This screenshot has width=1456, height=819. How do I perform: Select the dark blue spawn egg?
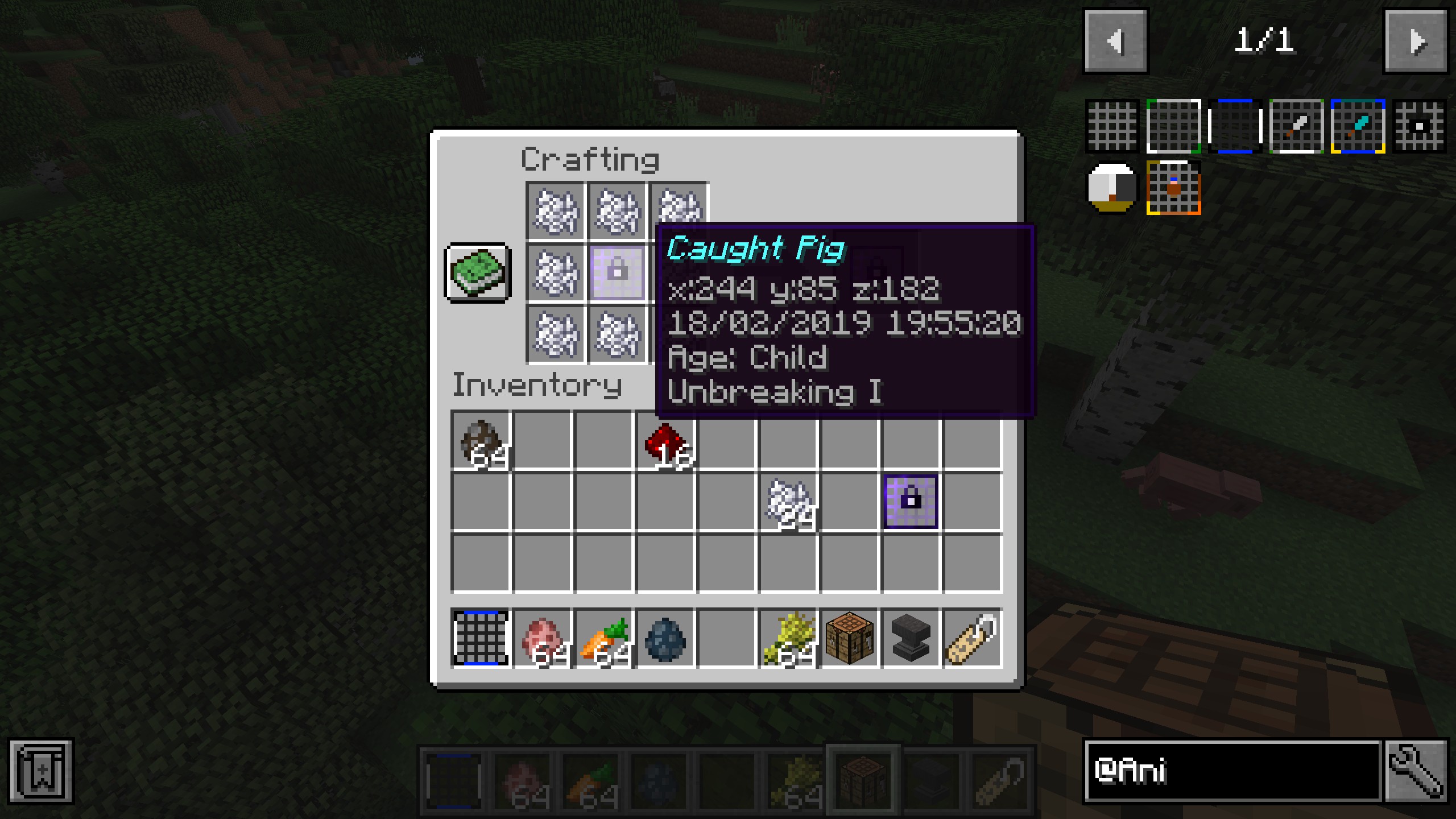coord(665,638)
